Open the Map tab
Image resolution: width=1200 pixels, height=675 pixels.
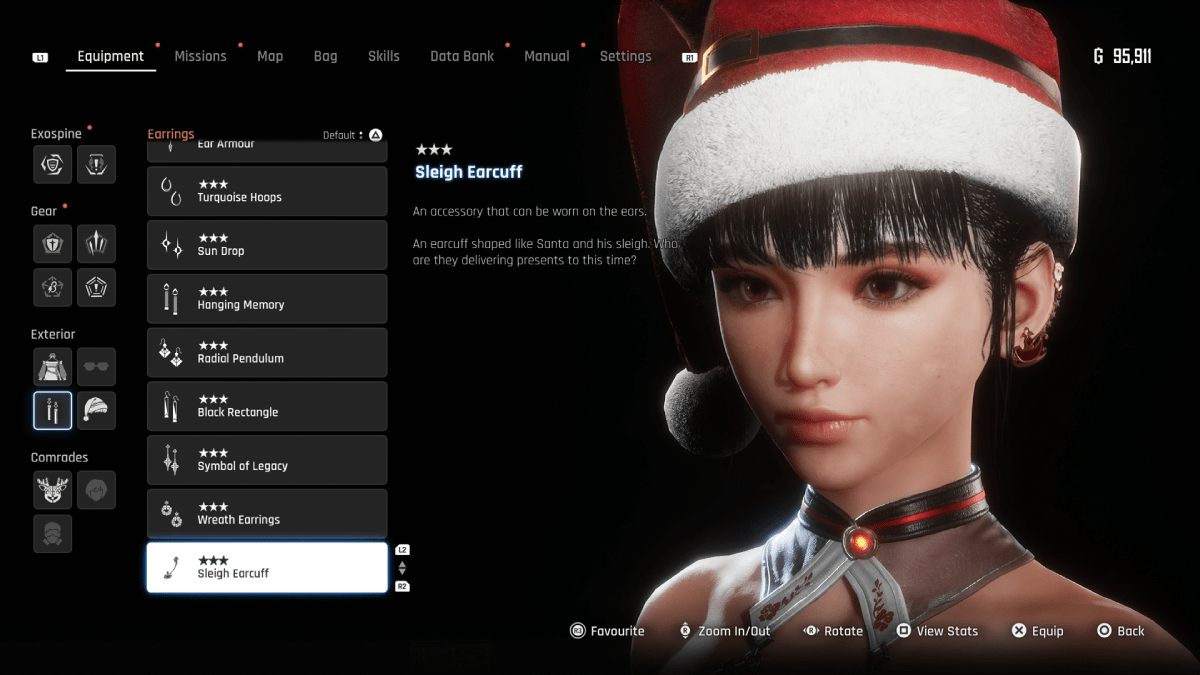click(x=270, y=57)
